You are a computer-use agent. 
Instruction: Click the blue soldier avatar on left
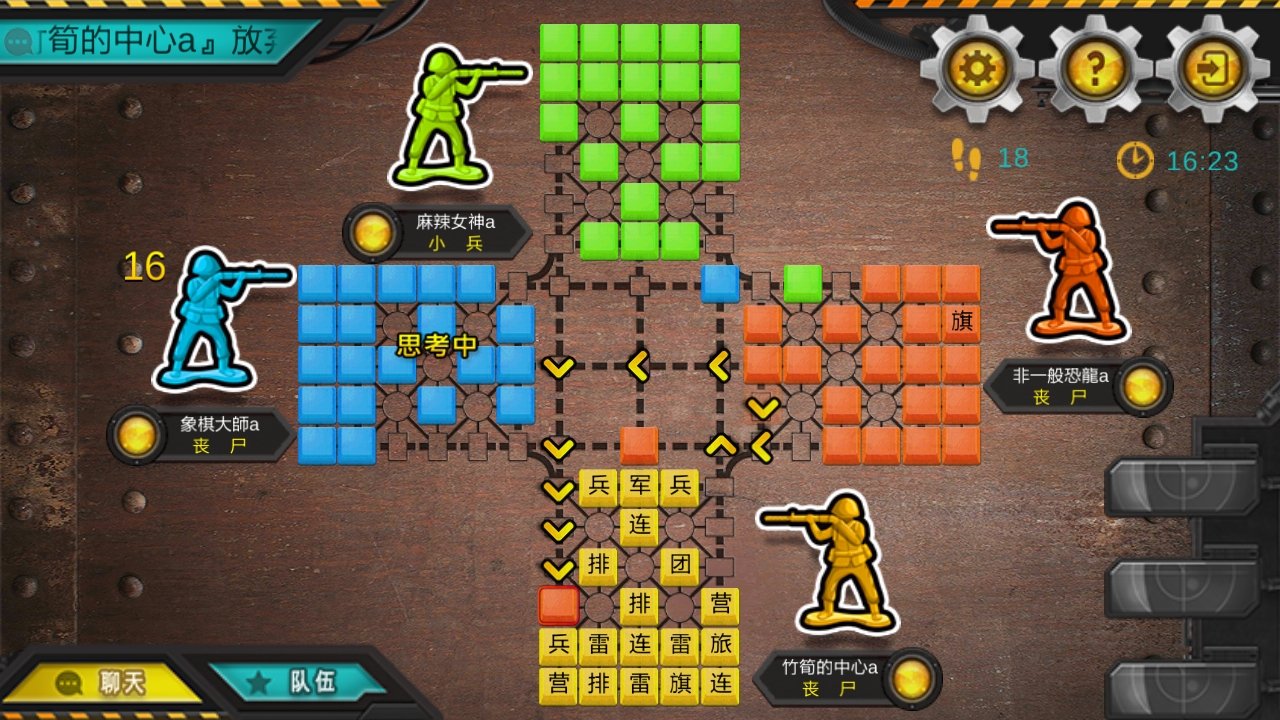212,320
